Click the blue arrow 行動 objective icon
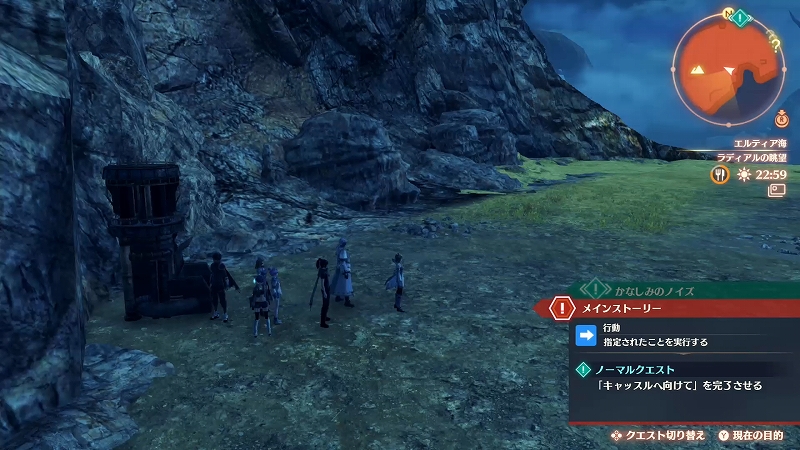 pos(587,335)
